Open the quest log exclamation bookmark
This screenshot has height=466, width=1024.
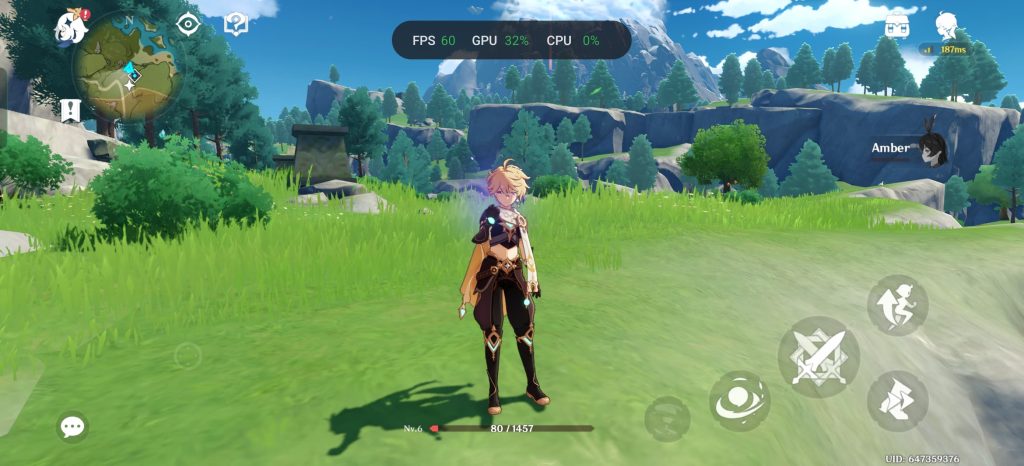click(x=69, y=110)
